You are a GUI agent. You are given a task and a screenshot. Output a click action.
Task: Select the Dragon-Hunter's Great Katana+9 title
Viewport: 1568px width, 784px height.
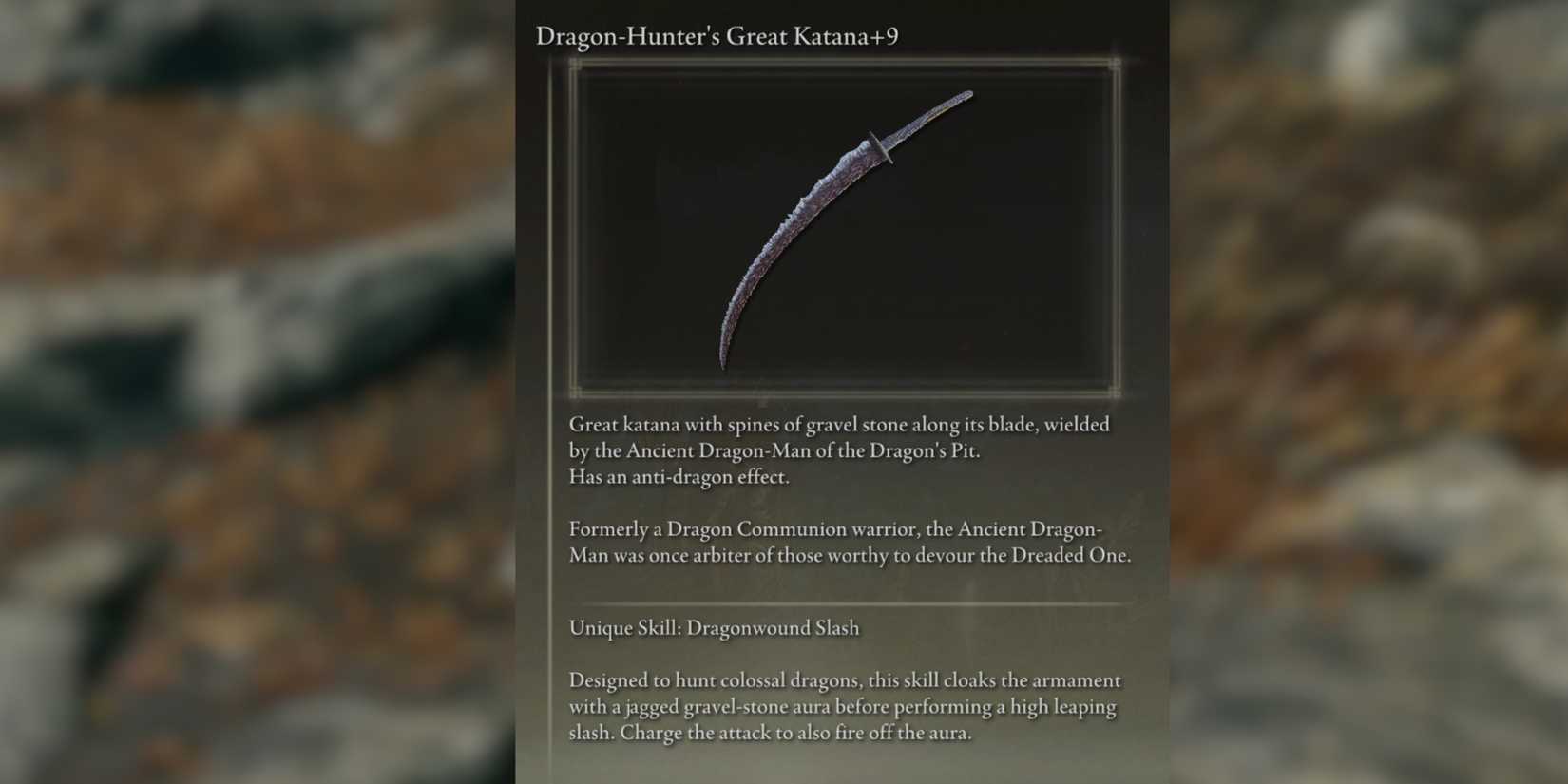tap(715, 37)
